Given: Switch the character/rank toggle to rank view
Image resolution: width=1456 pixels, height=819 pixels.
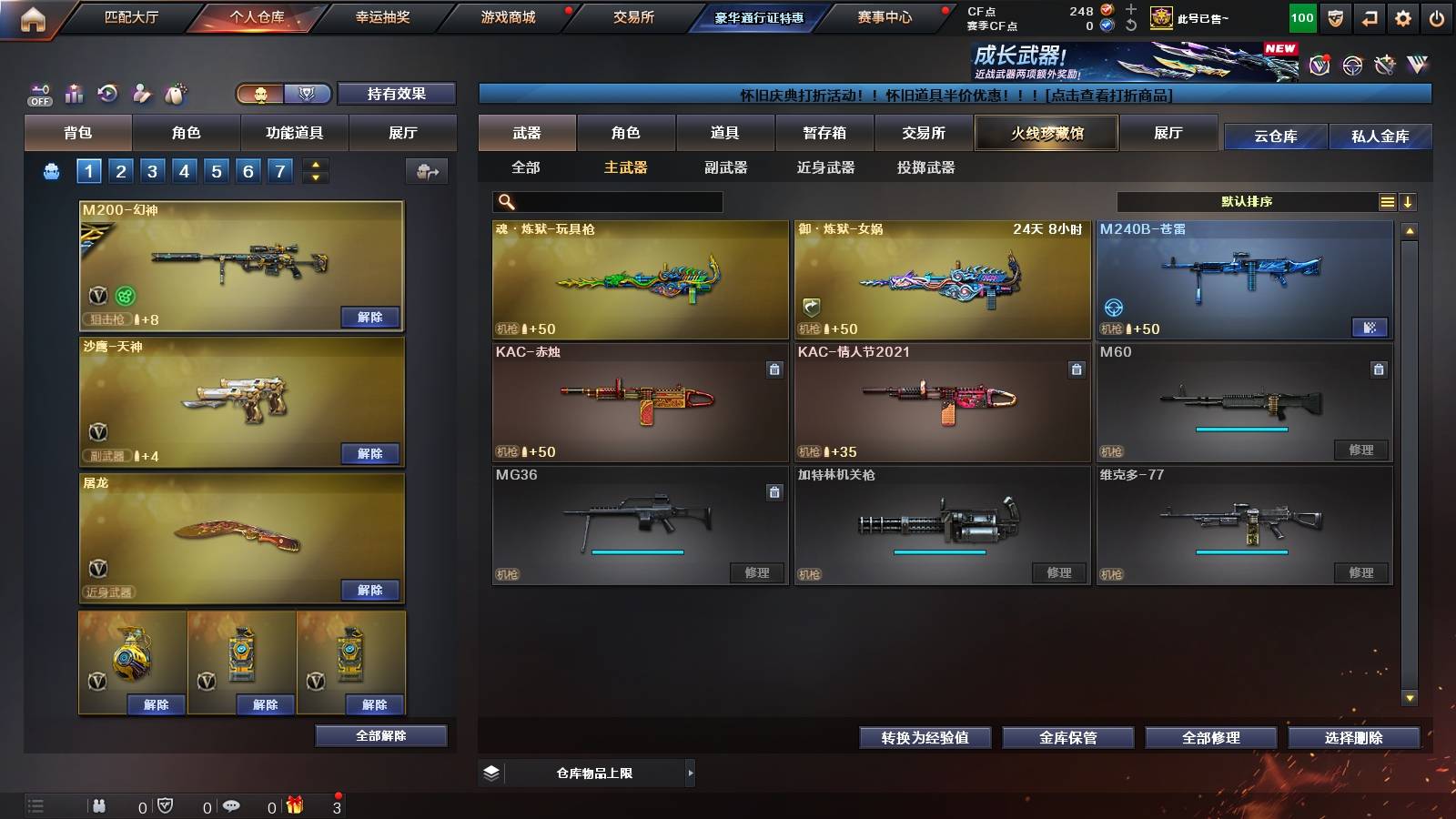Looking at the screenshot, I should point(306,94).
